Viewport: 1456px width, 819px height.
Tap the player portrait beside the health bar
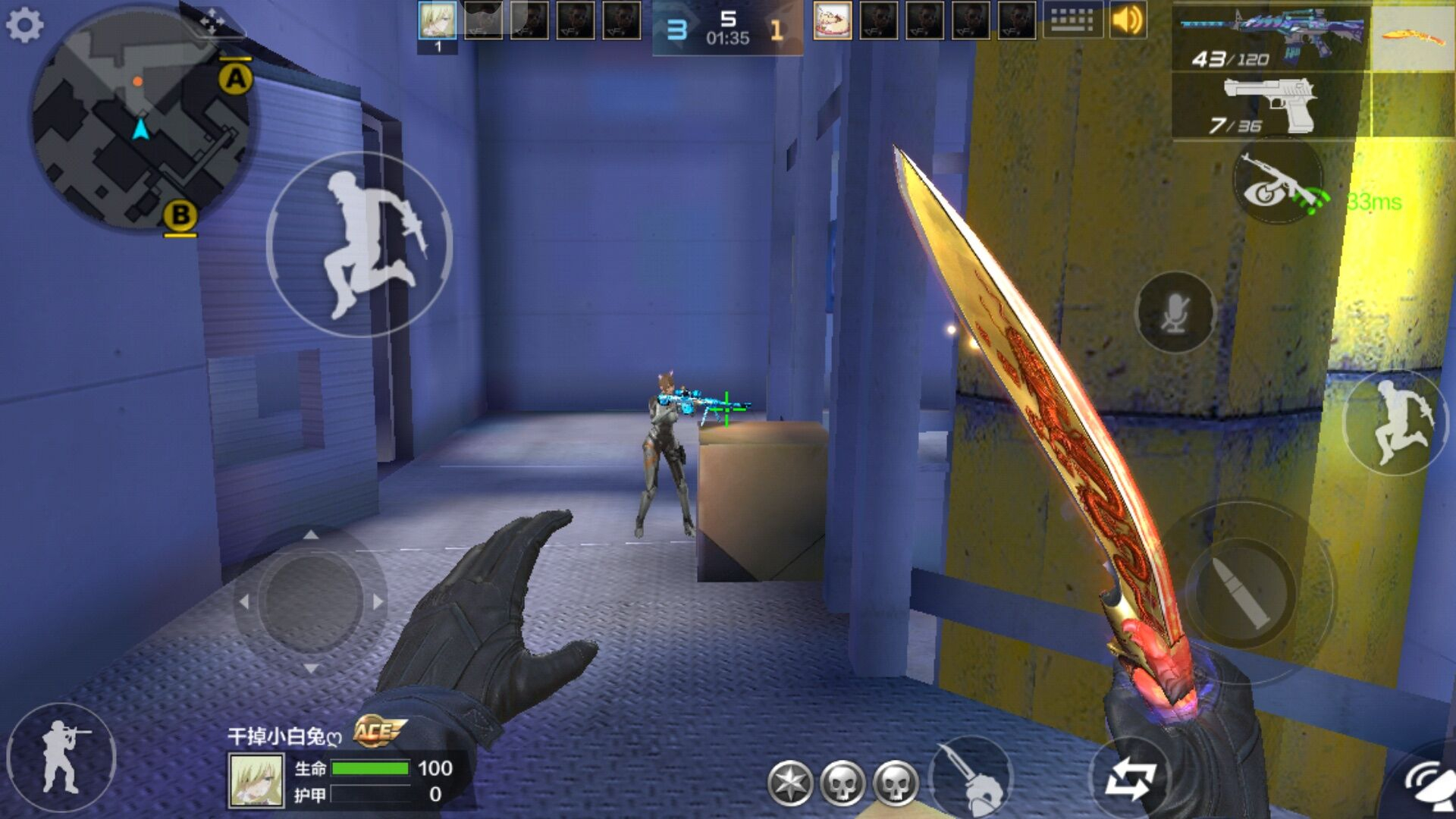tap(256, 781)
